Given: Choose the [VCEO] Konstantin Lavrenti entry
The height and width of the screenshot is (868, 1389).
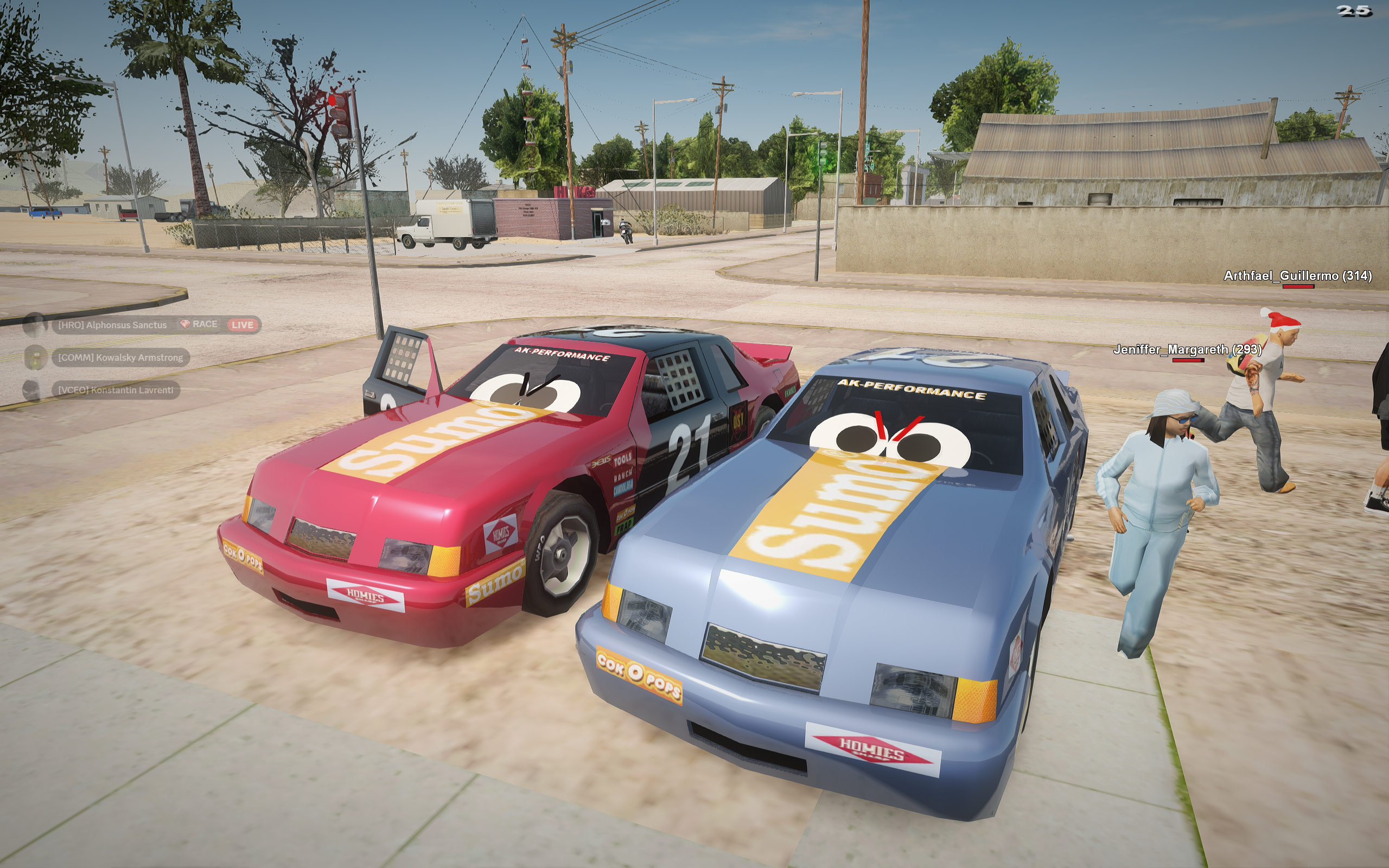Looking at the screenshot, I should [x=116, y=391].
